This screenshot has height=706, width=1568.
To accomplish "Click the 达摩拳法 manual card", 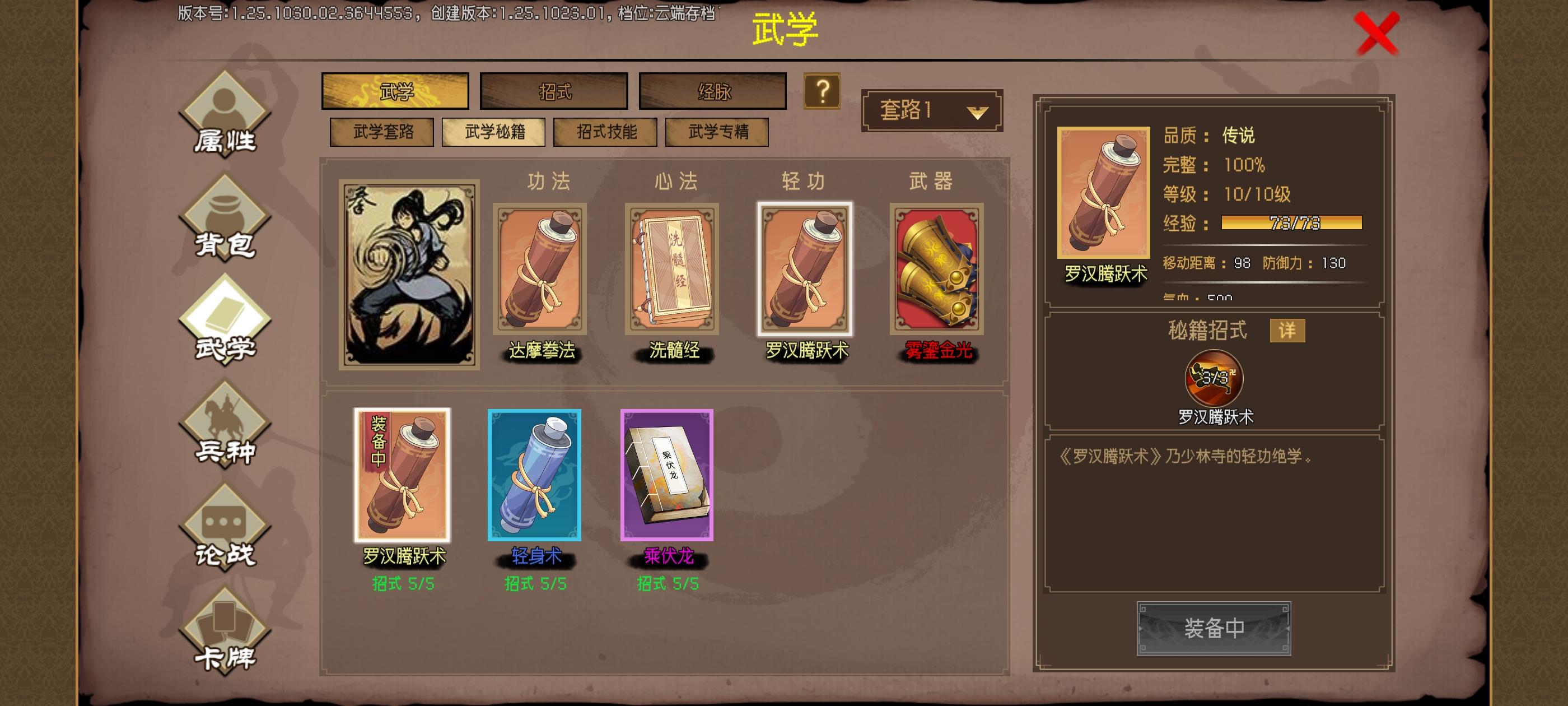I will [x=539, y=271].
